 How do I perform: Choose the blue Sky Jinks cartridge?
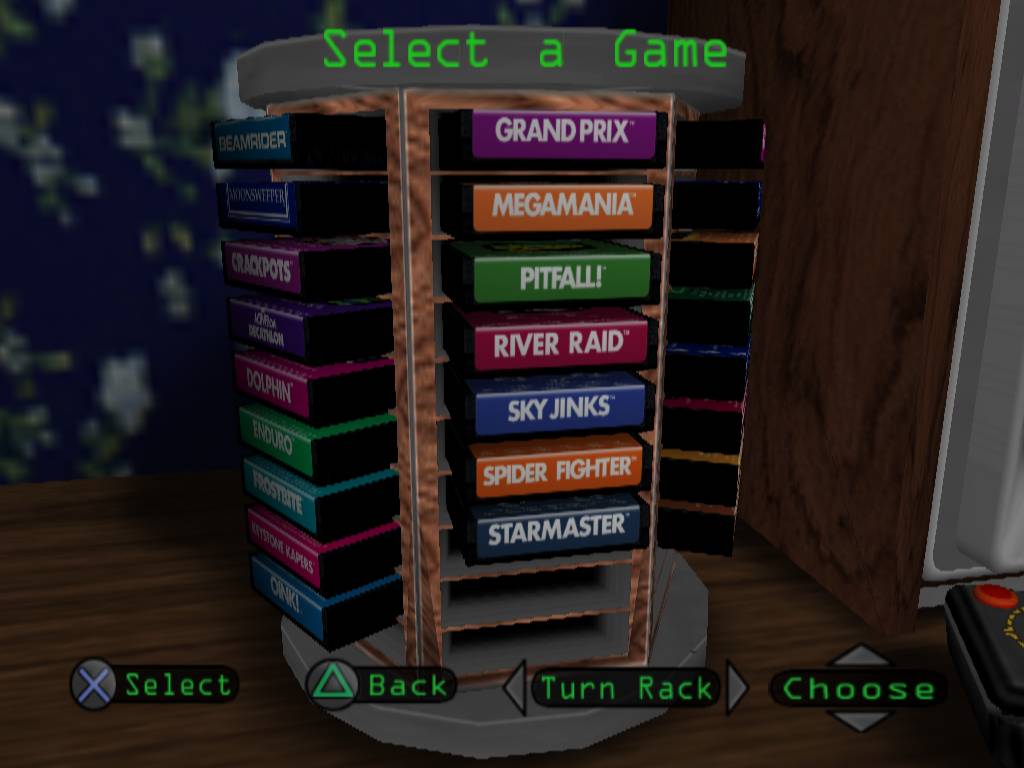point(559,406)
